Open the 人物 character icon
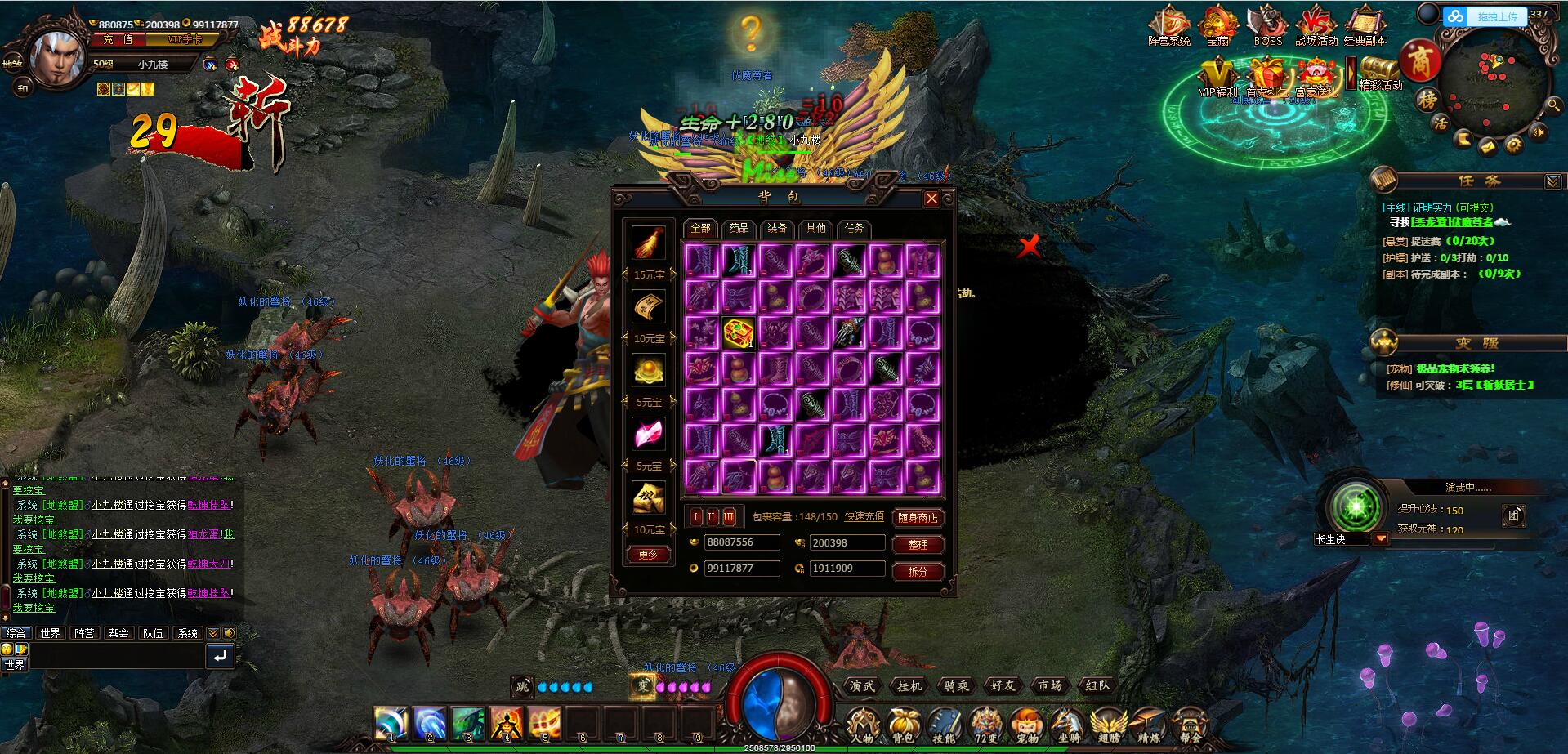 [861, 724]
